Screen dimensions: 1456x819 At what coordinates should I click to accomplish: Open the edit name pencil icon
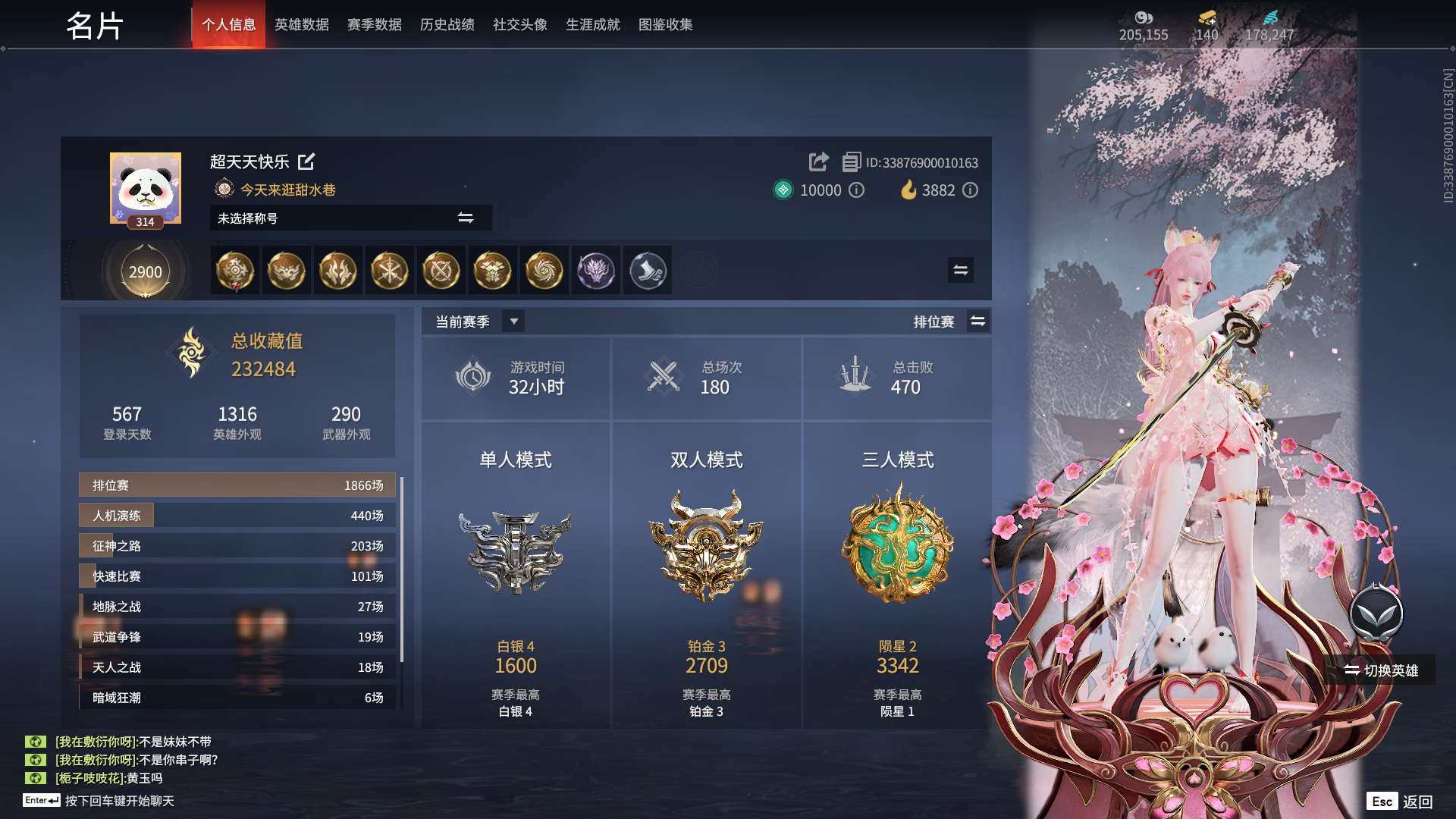tap(306, 162)
